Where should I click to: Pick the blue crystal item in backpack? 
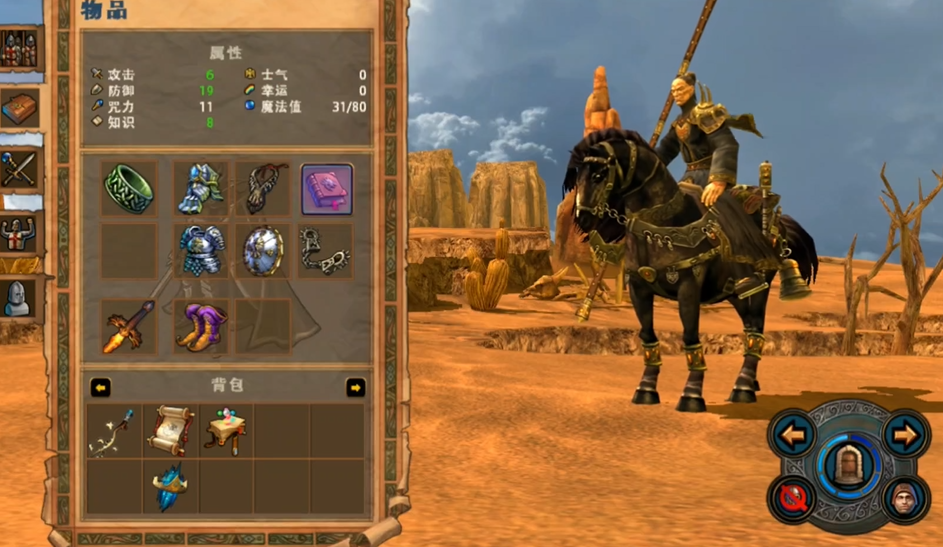pos(168,487)
